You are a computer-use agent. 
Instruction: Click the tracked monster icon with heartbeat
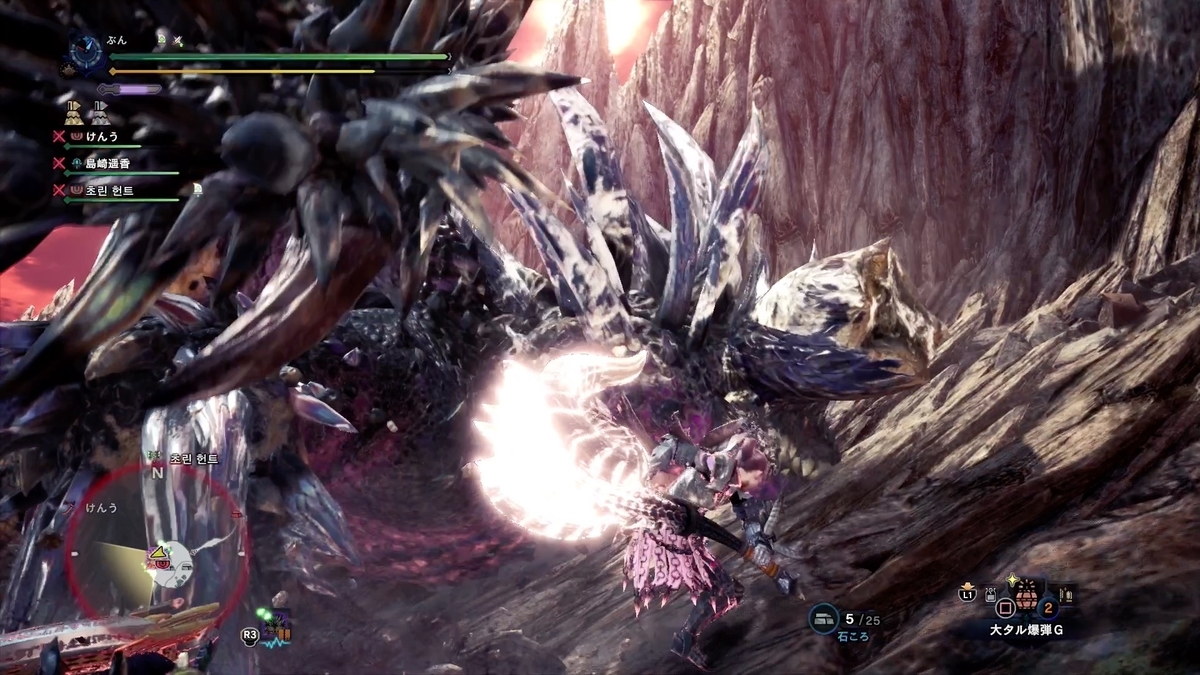pos(274,629)
